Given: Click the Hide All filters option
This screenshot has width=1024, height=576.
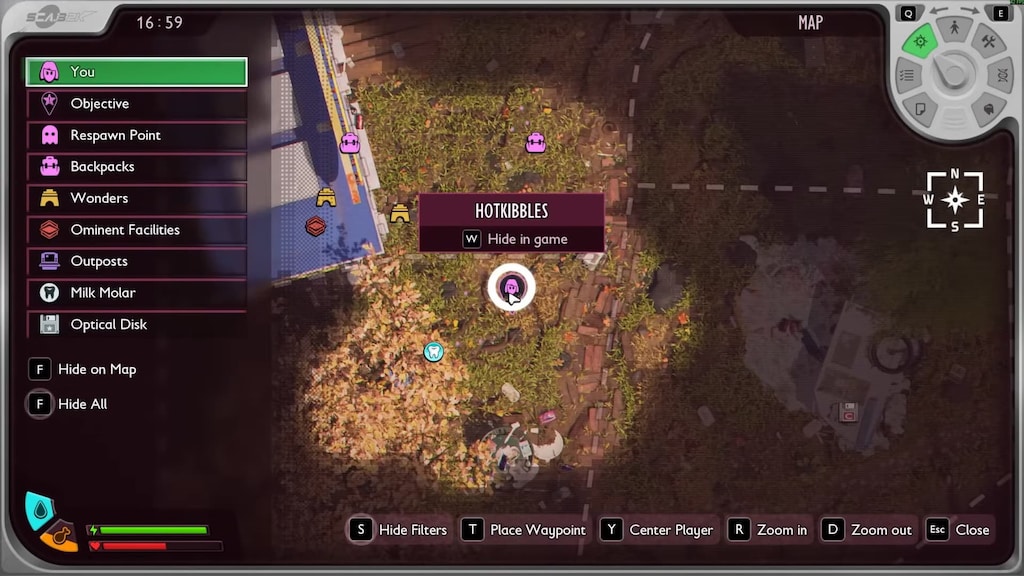Looking at the screenshot, I should tap(70, 404).
